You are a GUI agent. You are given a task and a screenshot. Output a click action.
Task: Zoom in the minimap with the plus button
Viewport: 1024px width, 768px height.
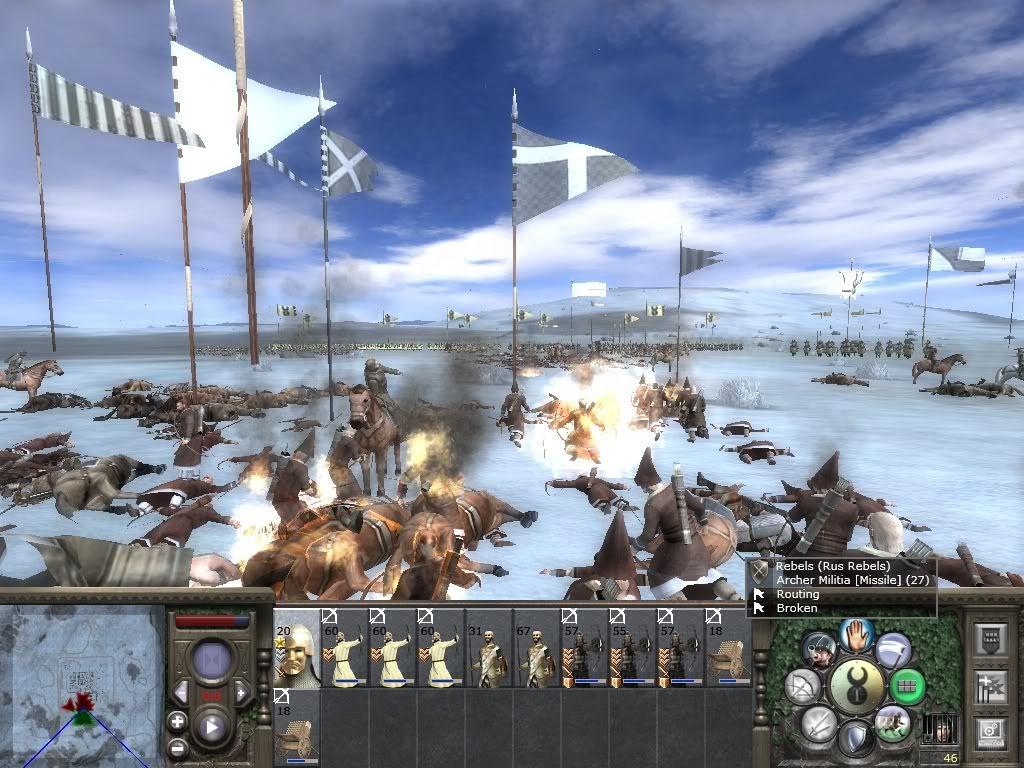click(x=177, y=720)
